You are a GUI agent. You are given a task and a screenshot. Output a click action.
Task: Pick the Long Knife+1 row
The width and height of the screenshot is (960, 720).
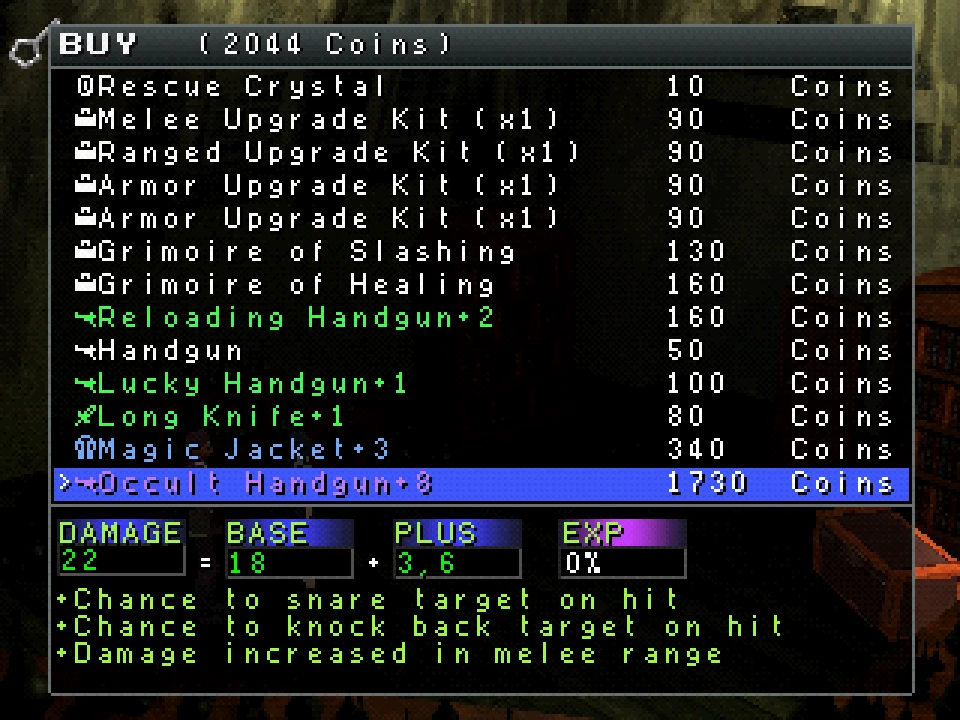[x=210, y=417]
